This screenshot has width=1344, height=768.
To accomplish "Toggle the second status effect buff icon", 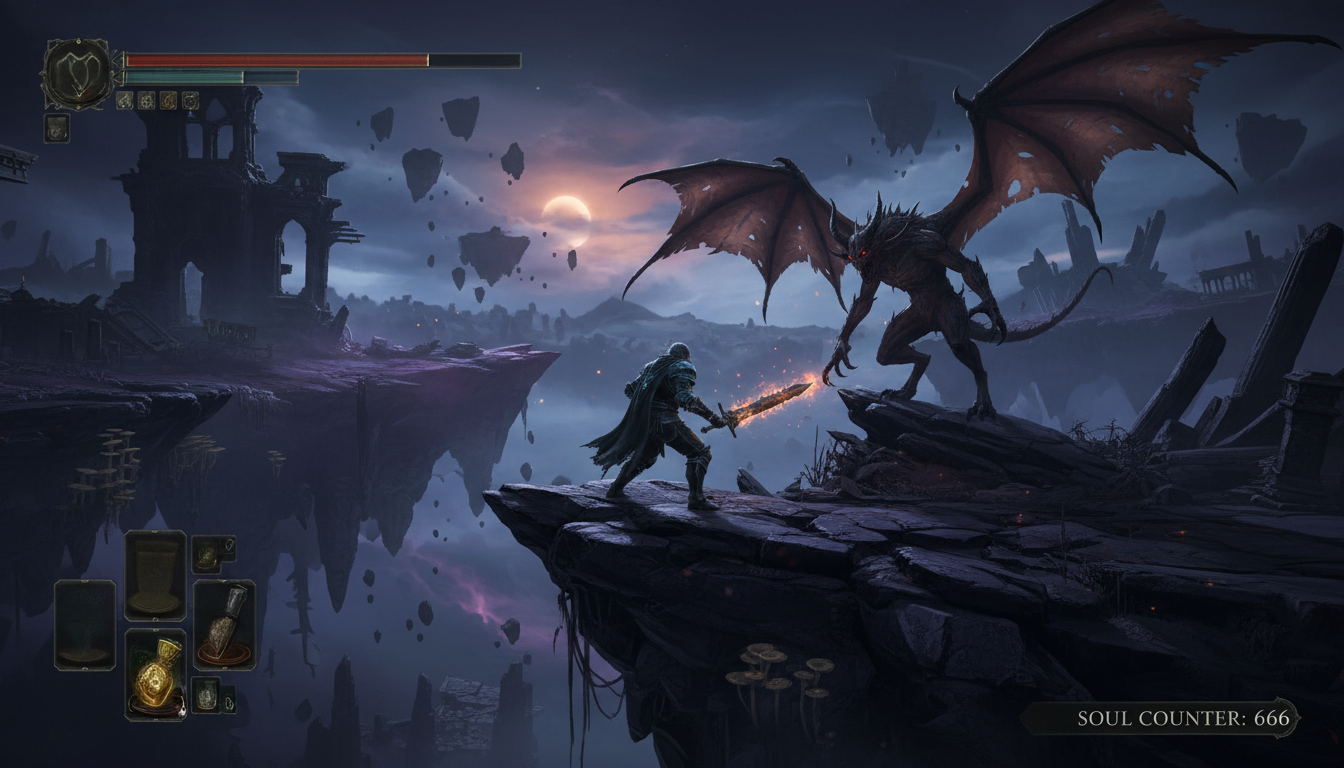I will click(x=145, y=101).
